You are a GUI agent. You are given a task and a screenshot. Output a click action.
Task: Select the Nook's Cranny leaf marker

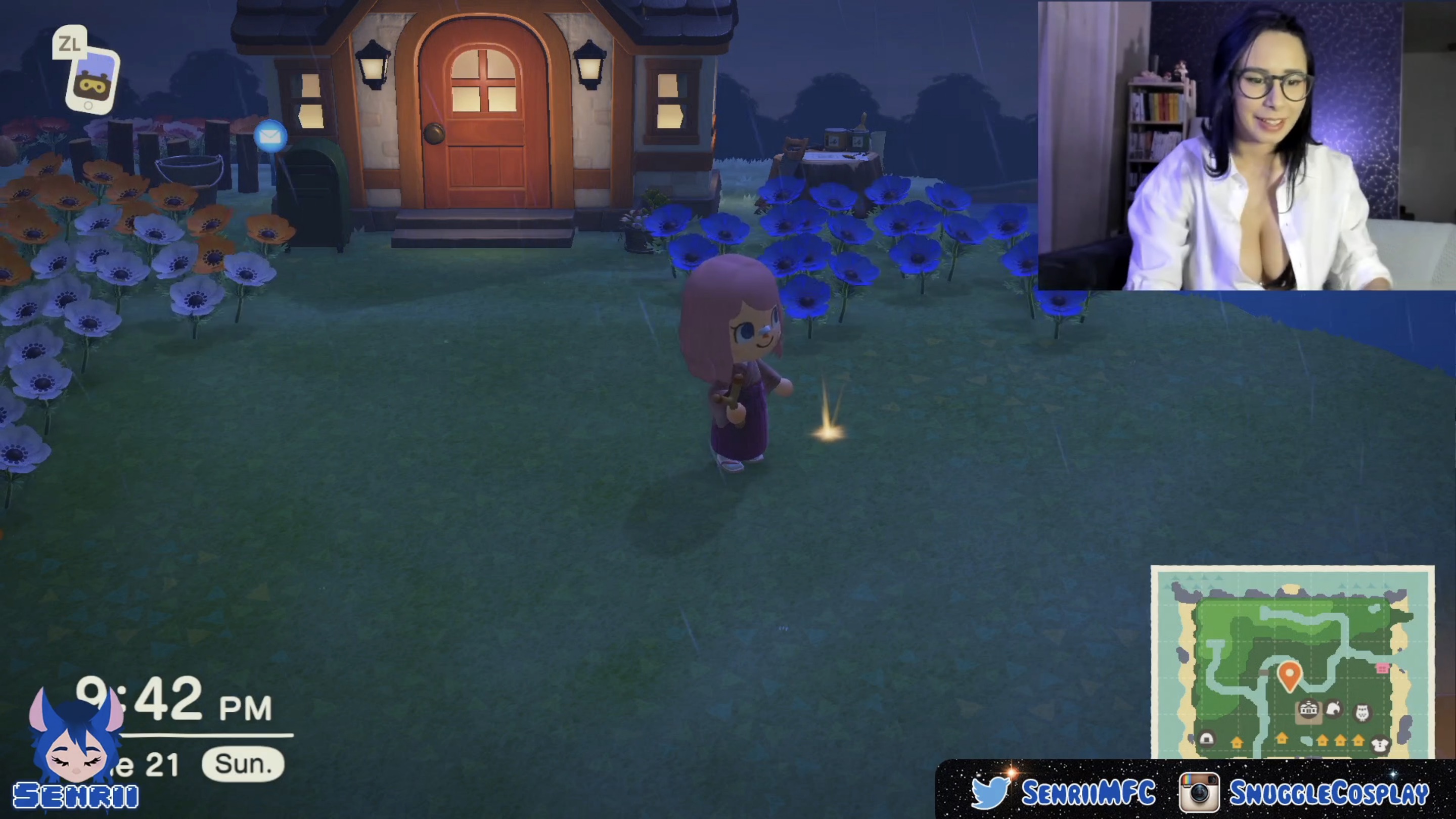[x=1335, y=709]
